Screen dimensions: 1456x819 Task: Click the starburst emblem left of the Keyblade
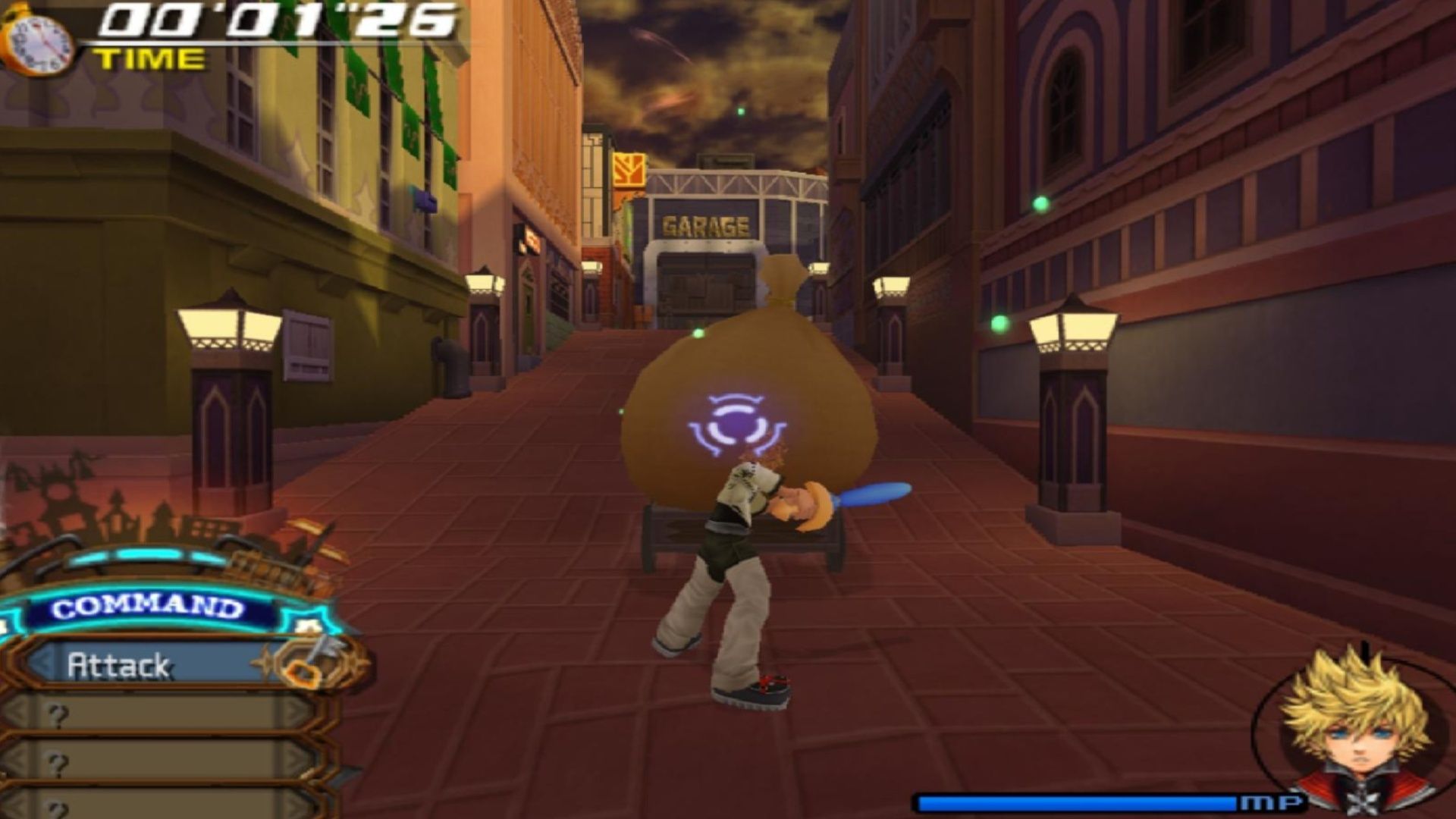pos(268,662)
